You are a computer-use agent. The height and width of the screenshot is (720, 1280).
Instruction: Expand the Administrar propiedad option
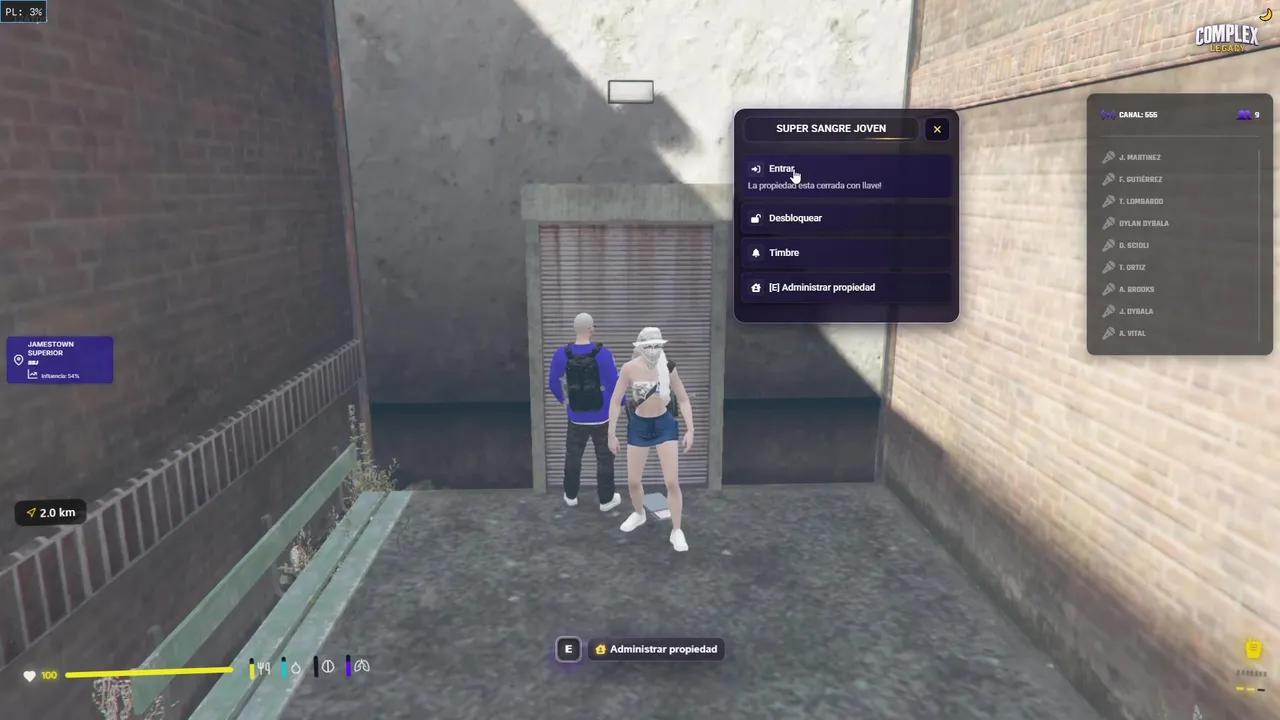[x=822, y=287]
